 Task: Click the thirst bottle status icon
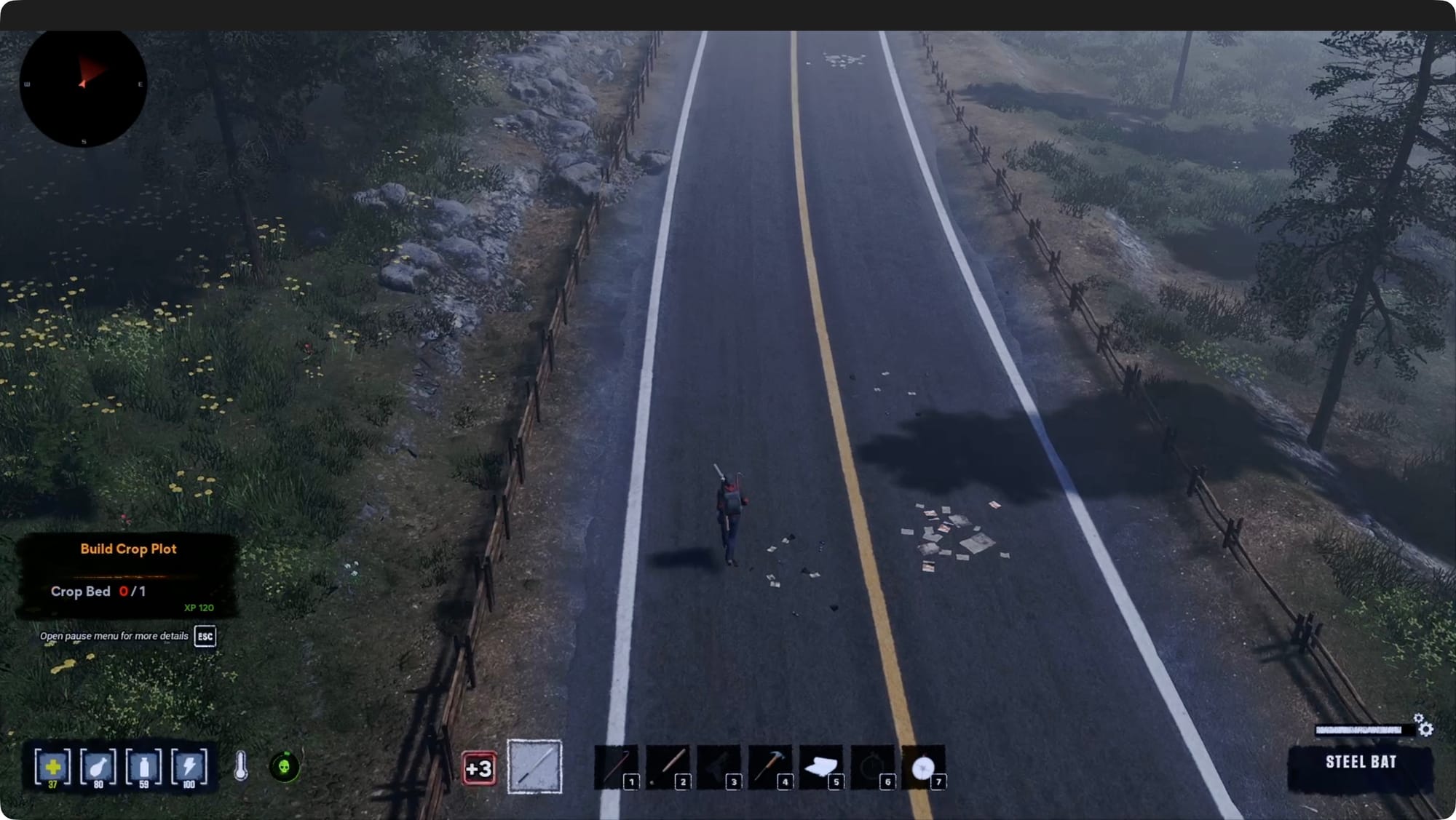click(143, 767)
